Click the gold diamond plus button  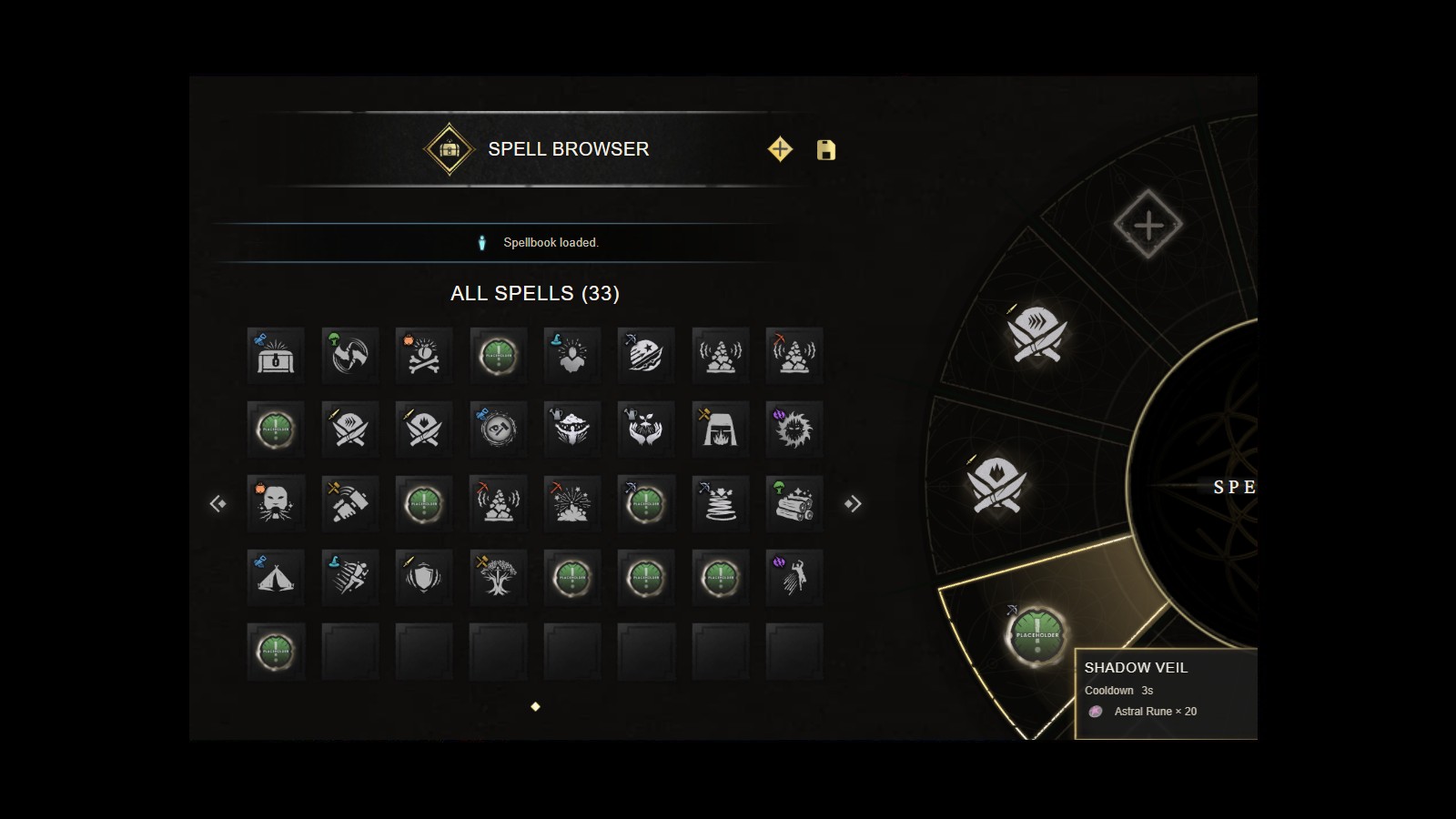(x=780, y=149)
